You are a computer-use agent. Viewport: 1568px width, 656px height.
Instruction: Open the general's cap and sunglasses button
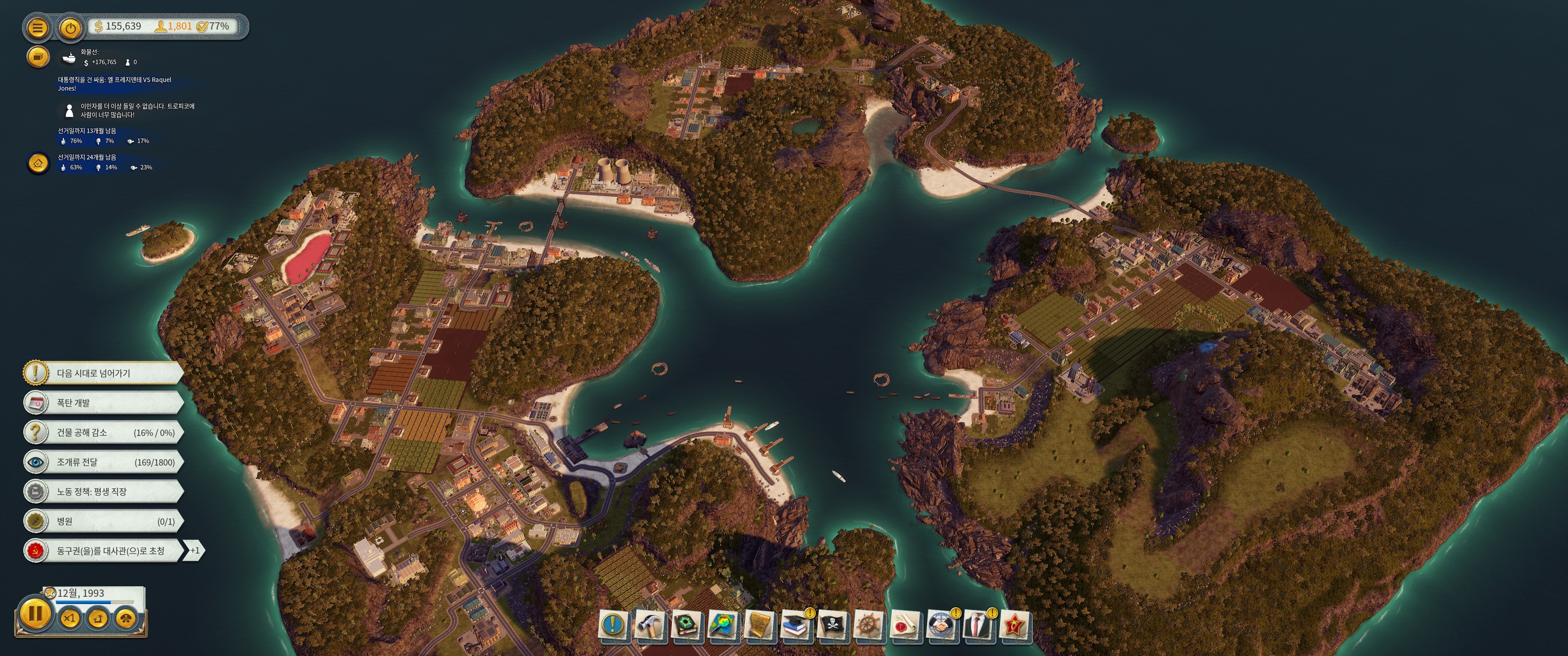(126, 618)
